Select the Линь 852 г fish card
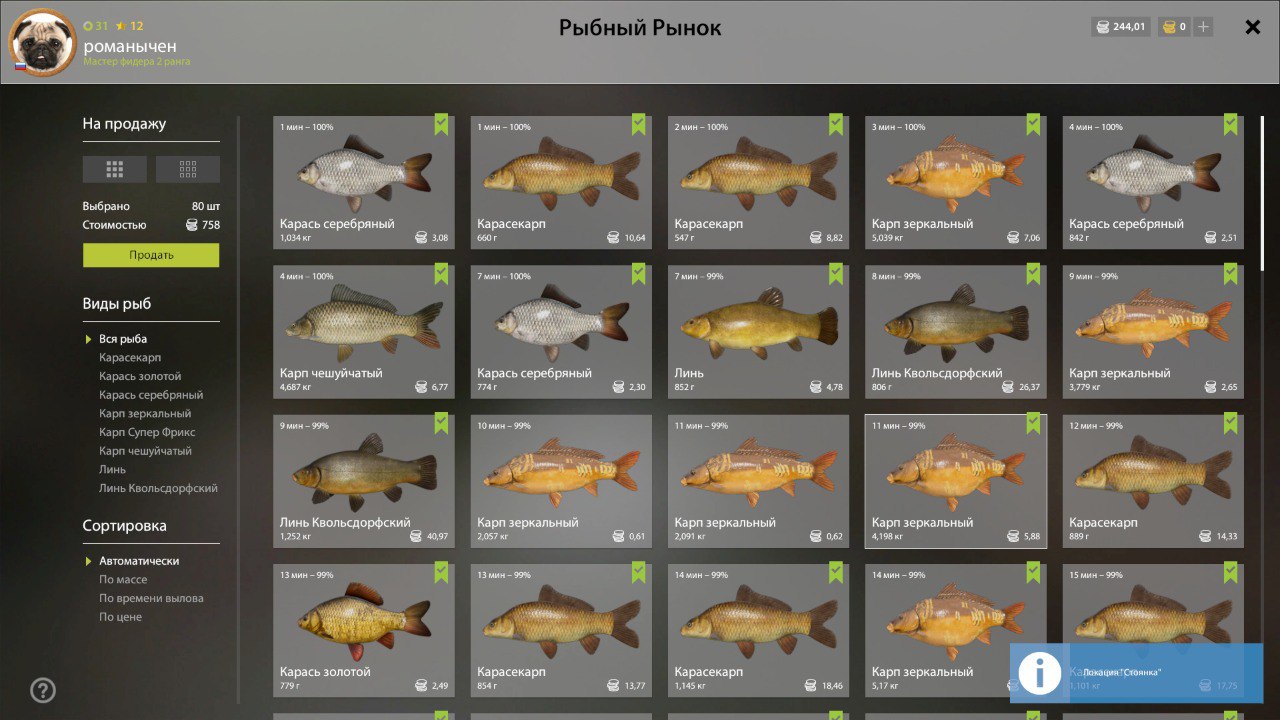Screen dimensions: 1280x720 click(x=758, y=331)
